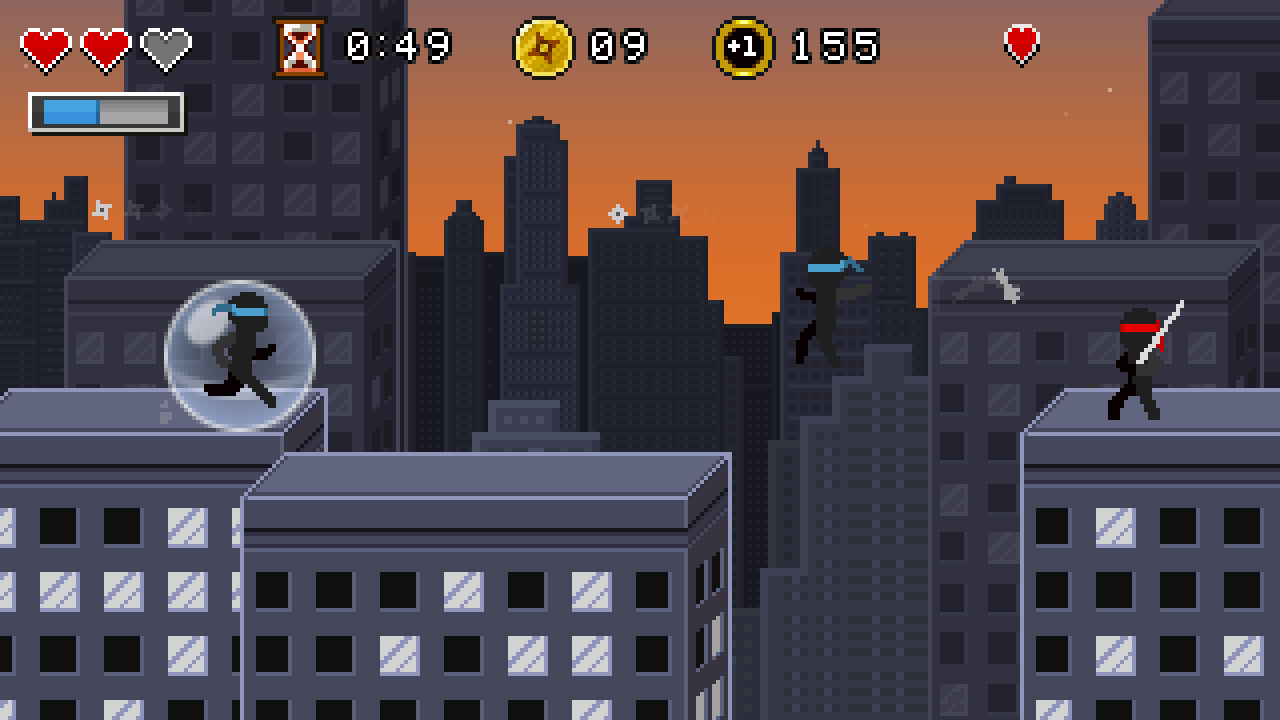Click the +1 coin score icon

742,44
